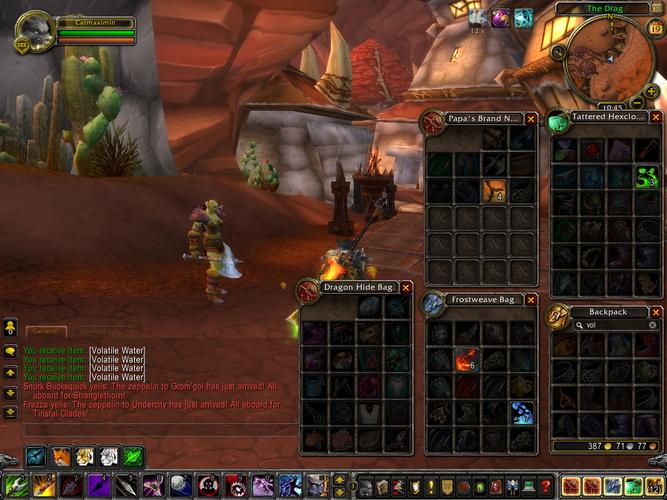This screenshot has height=500, width=667.
Task: Select the Carmaximin player portrait
Action: (34, 31)
